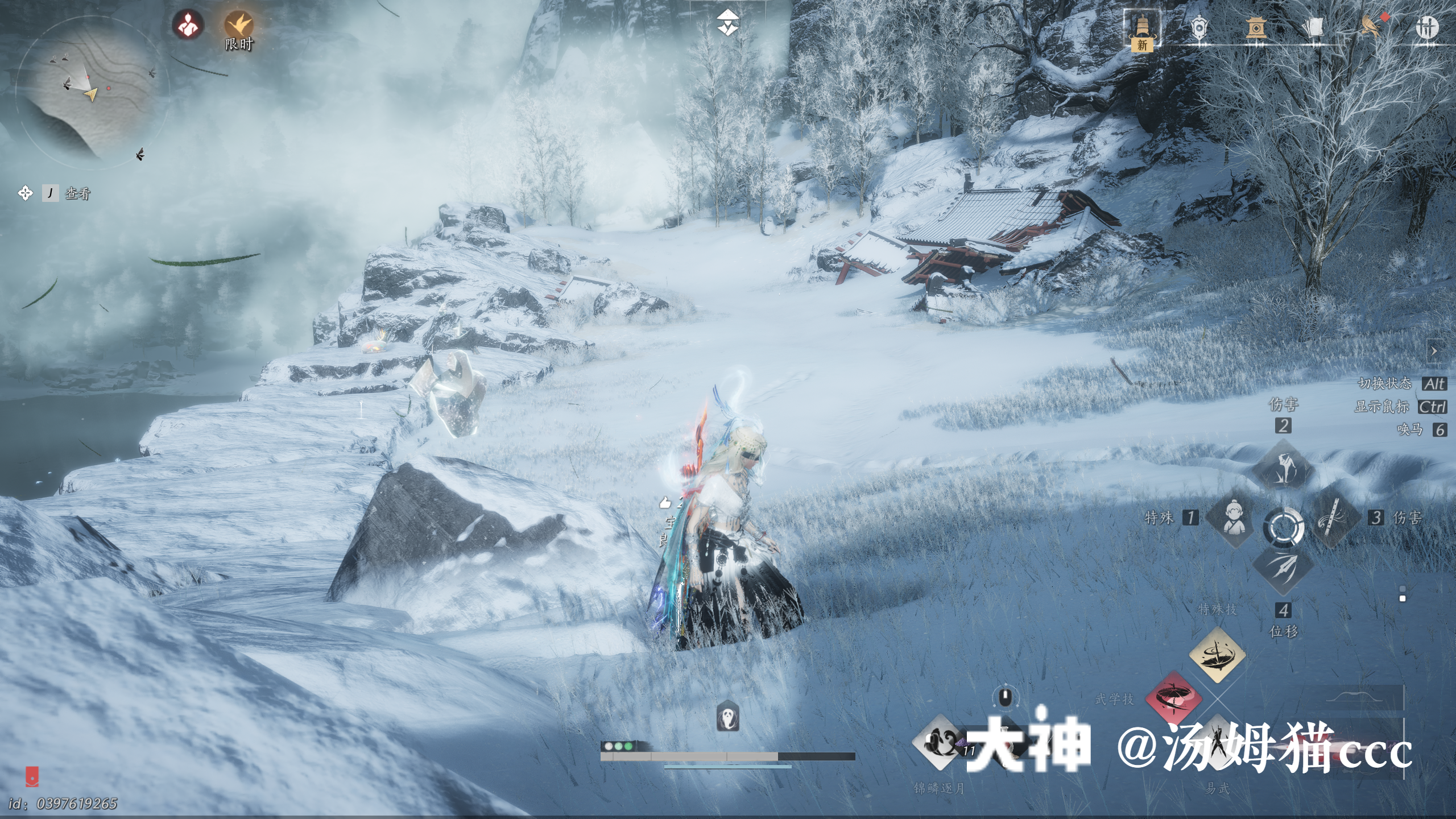
Task: Activate the cream spinning umbrella special skill
Action: (1217, 654)
